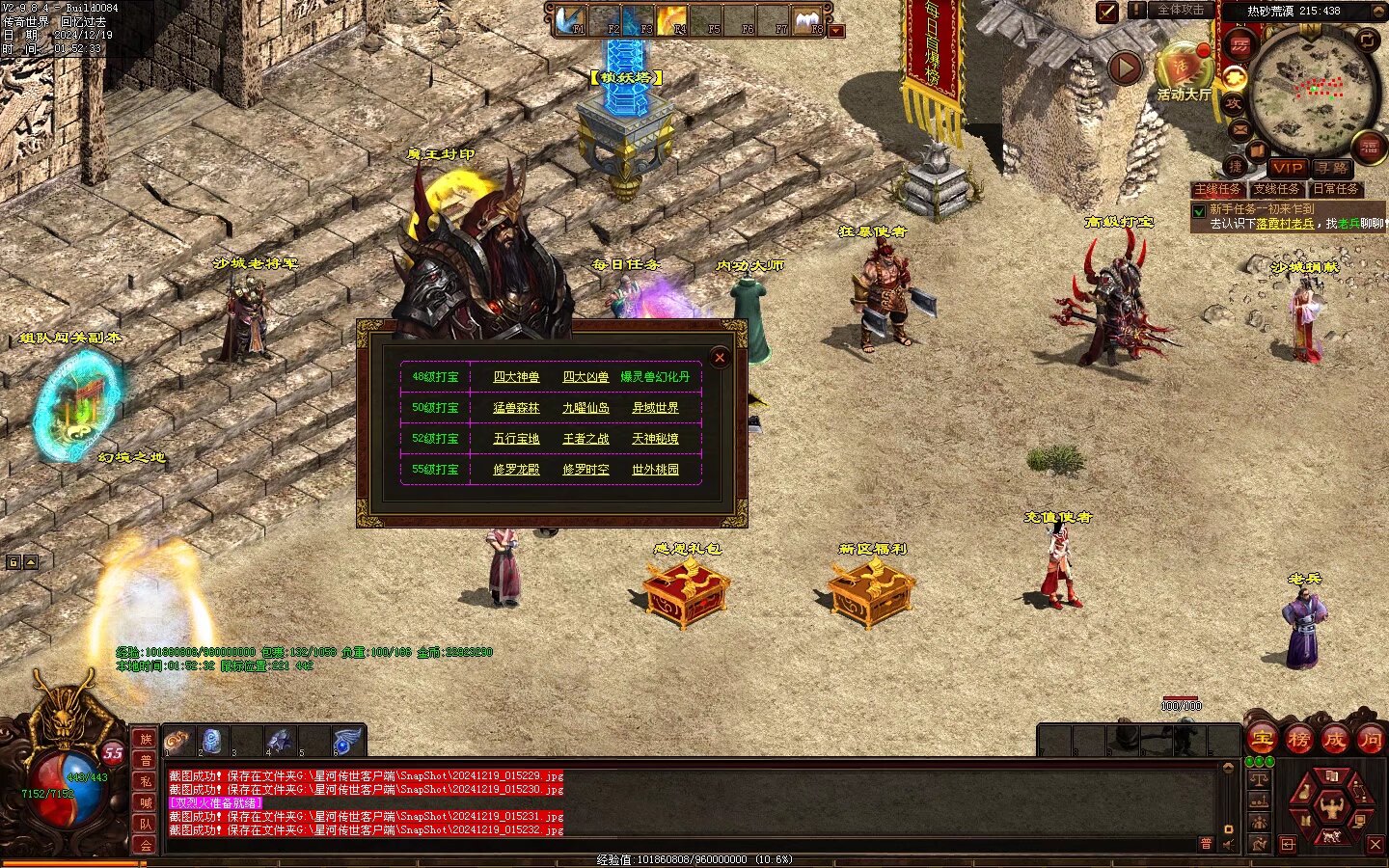Click the VIP button below the minimap

1287,168
